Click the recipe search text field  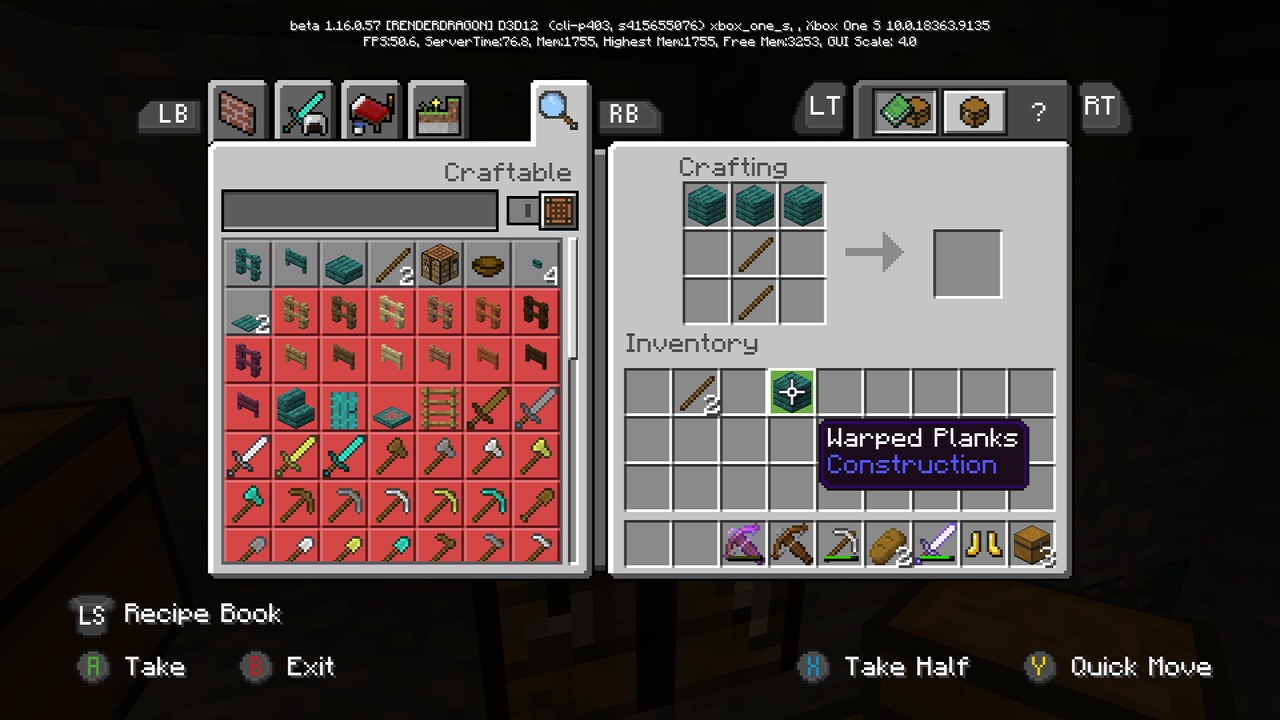click(359, 211)
